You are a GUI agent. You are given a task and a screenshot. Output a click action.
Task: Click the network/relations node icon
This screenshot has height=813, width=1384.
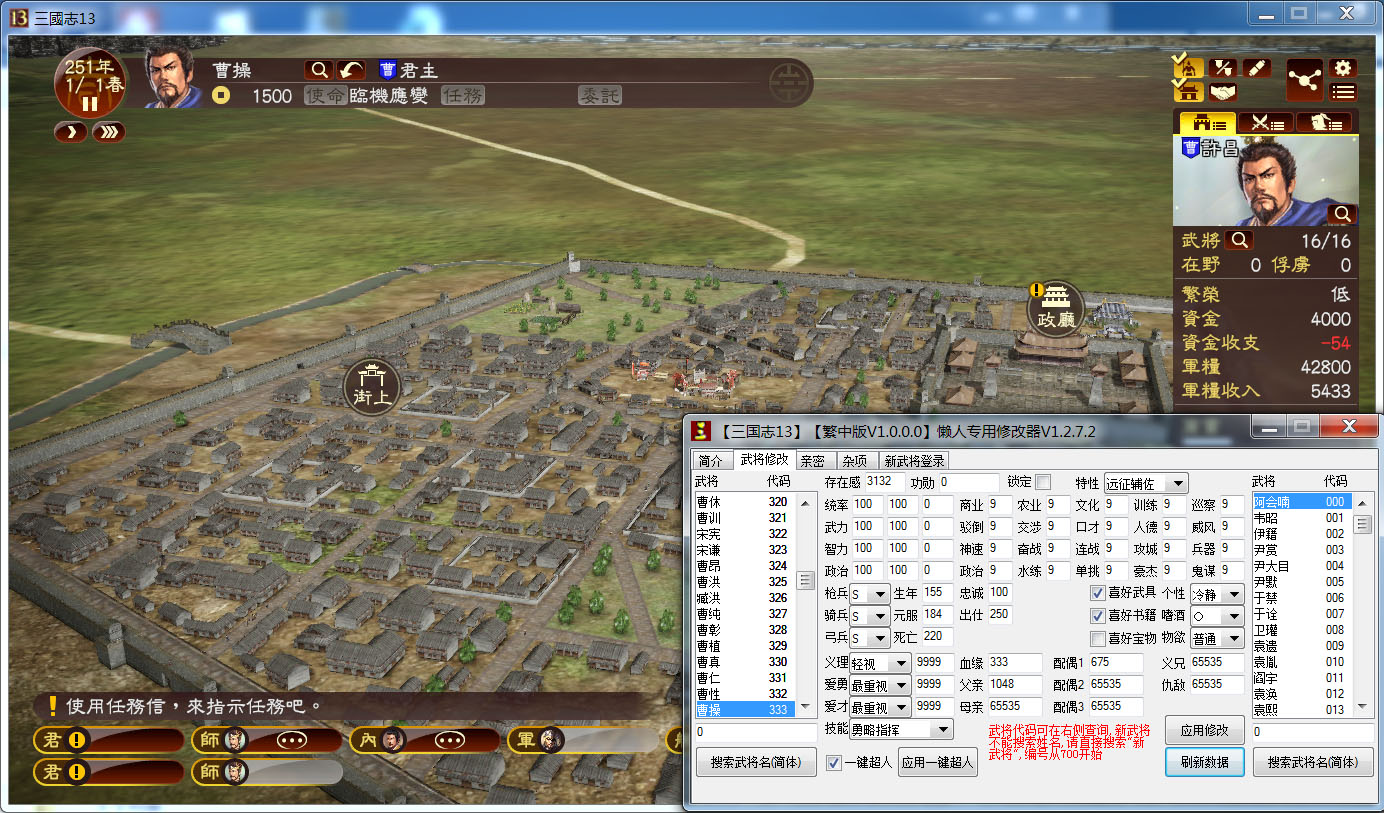click(1304, 81)
